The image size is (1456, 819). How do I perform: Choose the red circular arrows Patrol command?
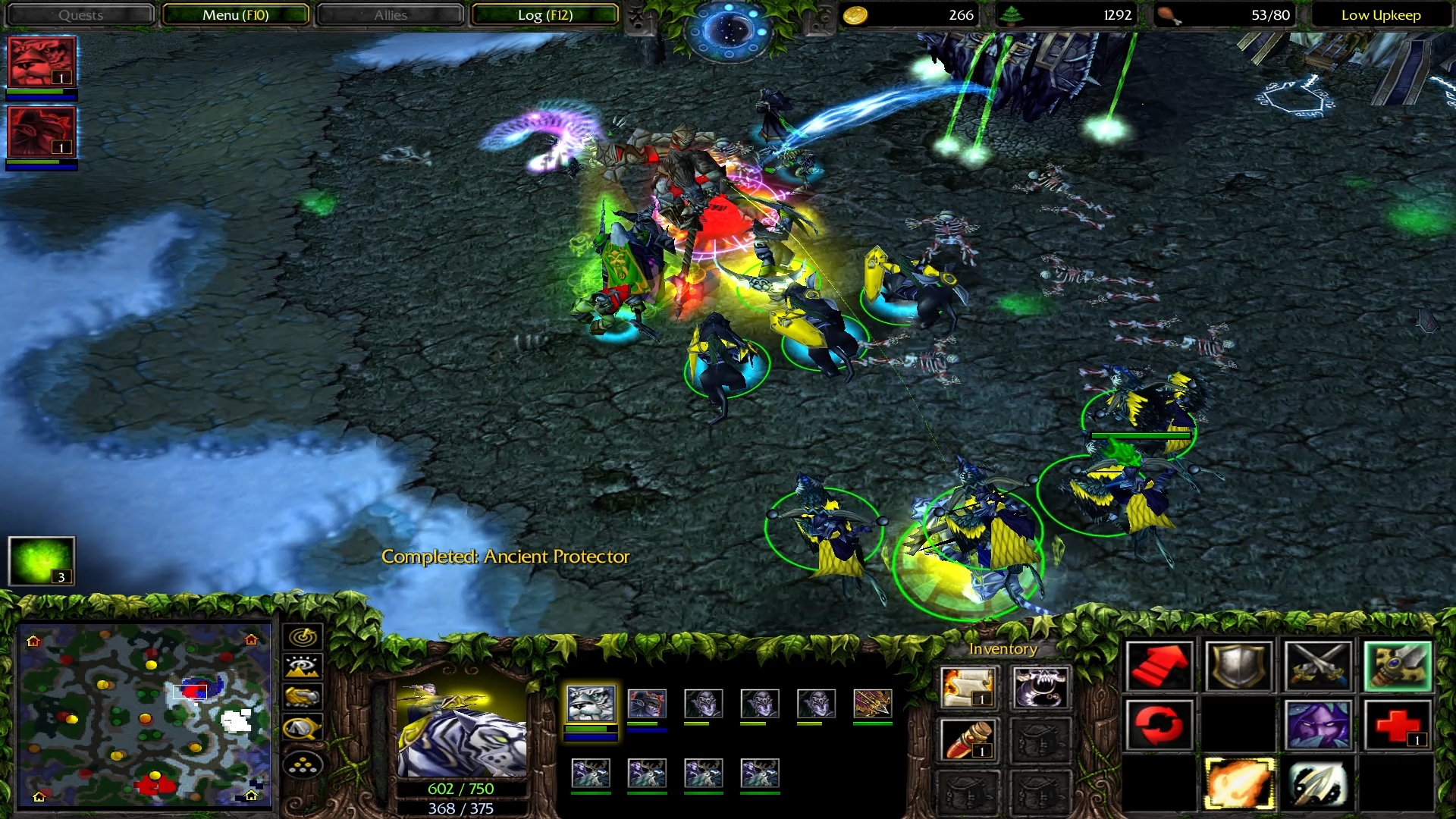pyautogui.click(x=1159, y=724)
